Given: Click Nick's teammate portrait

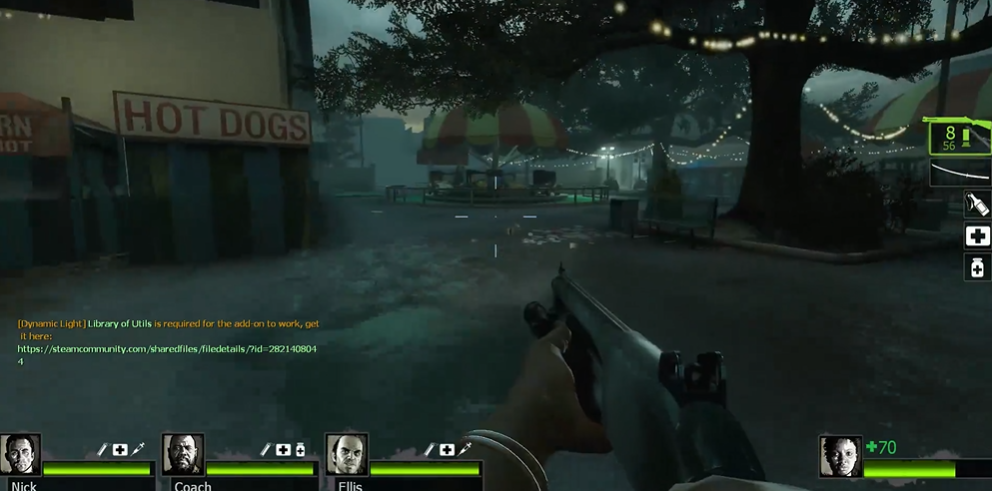Looking at the screenshot, I should (x=21, y=454).
